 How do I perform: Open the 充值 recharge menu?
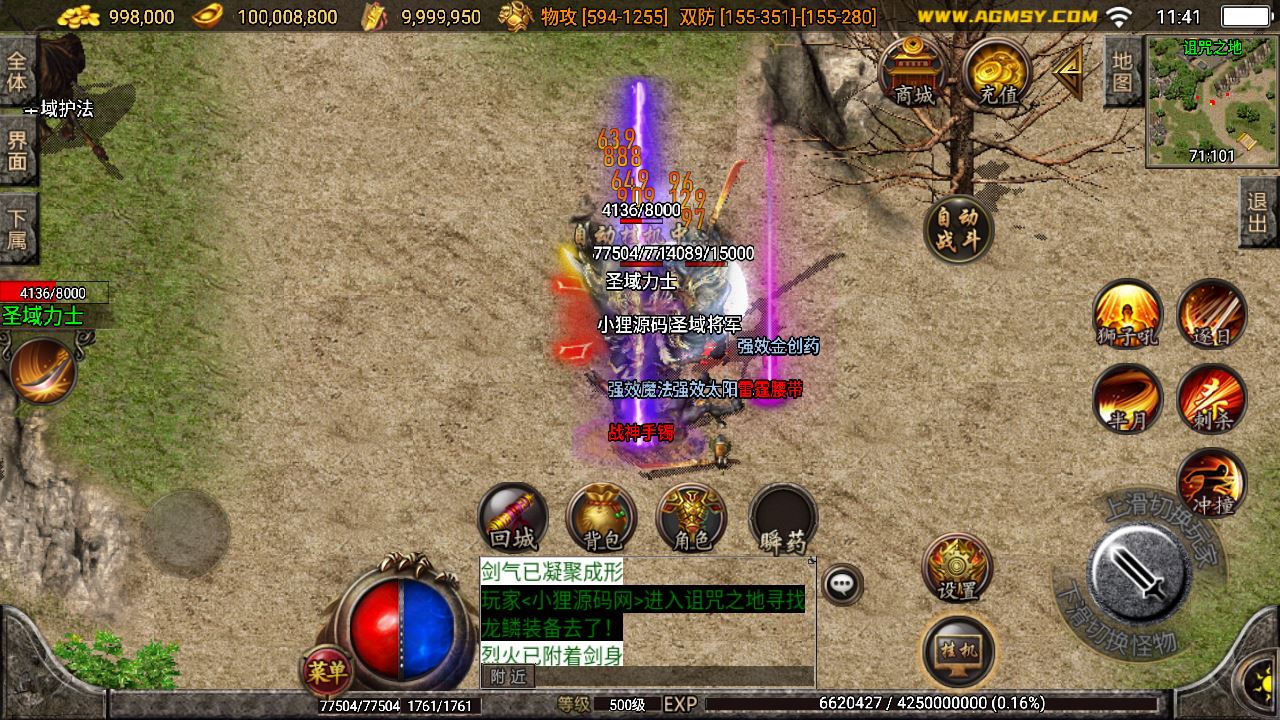click(998, 72)
